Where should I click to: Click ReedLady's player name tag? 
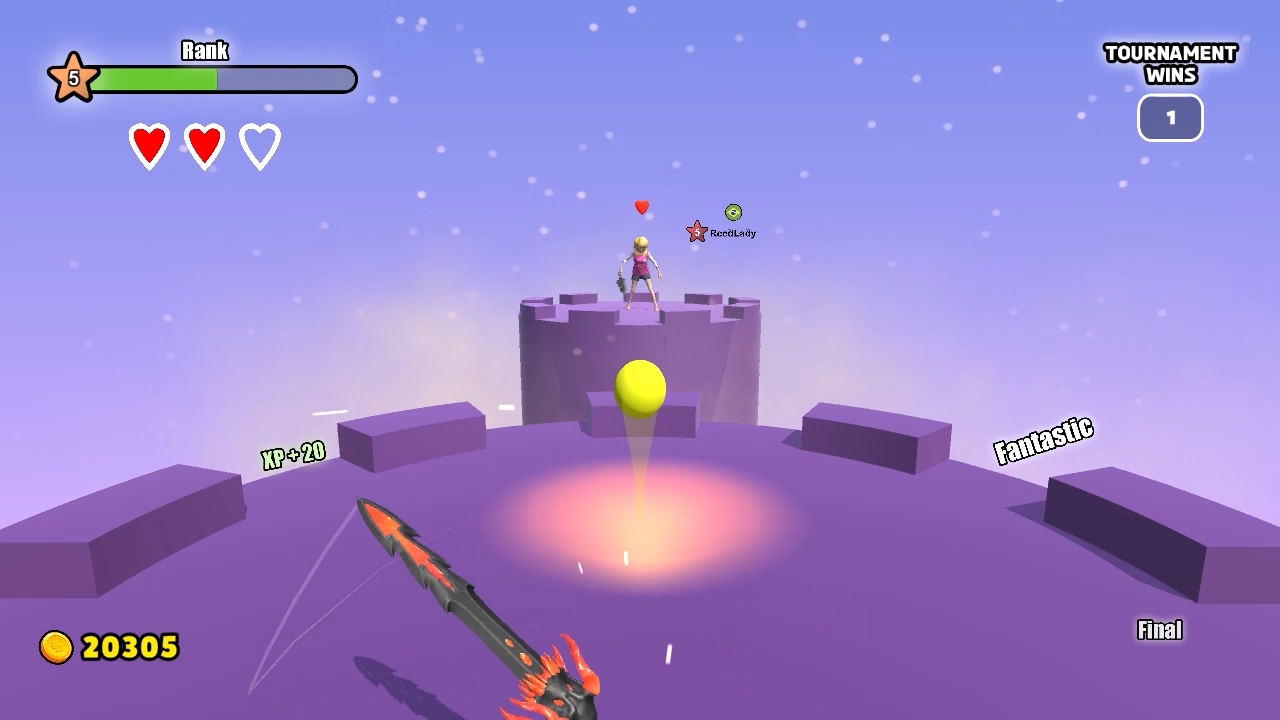736,231
